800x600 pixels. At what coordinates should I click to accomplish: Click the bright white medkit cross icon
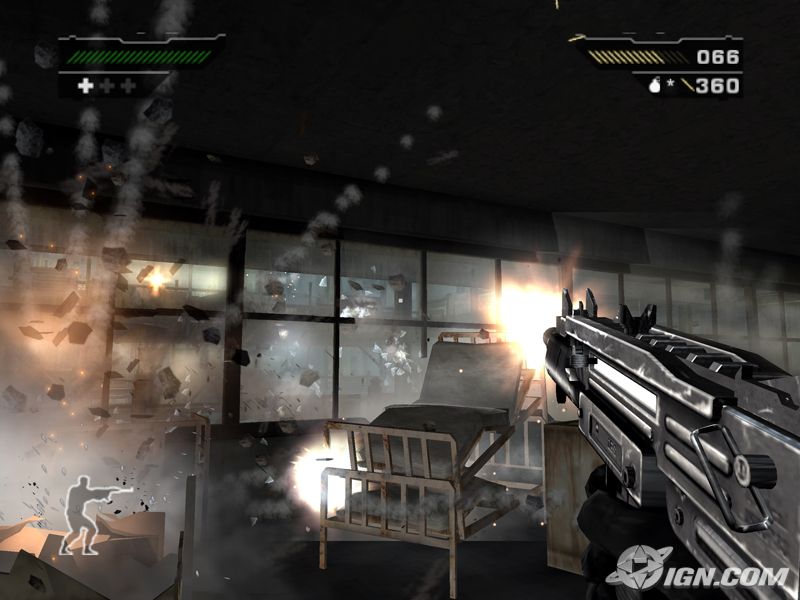(85, 86)
